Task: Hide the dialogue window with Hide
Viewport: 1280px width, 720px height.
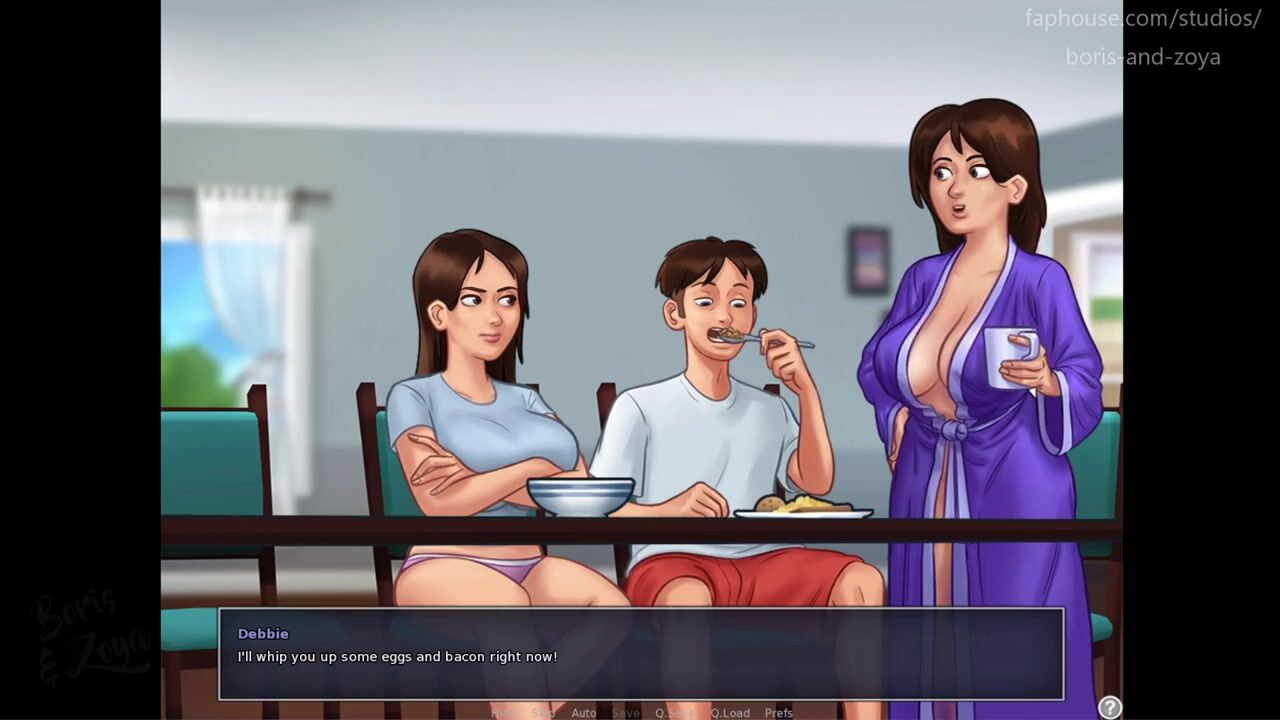Action: (x=504, y=713)
